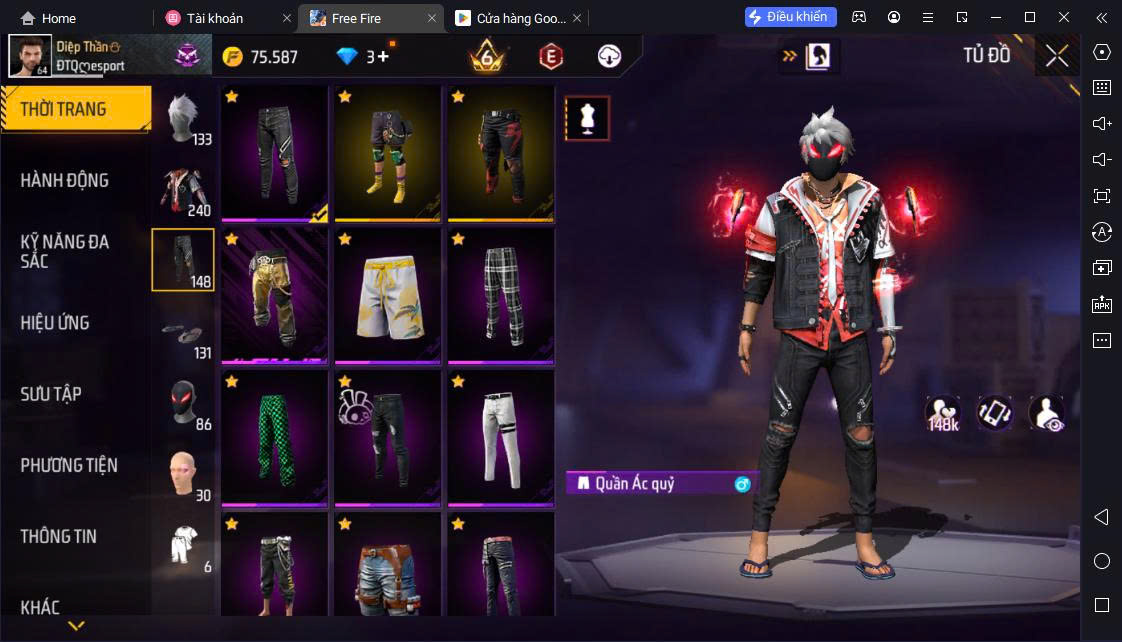Open the HIỆU ỨNG section
Image resolution: width=1122 pixels, height=642 pixels.
pos(55,322)
